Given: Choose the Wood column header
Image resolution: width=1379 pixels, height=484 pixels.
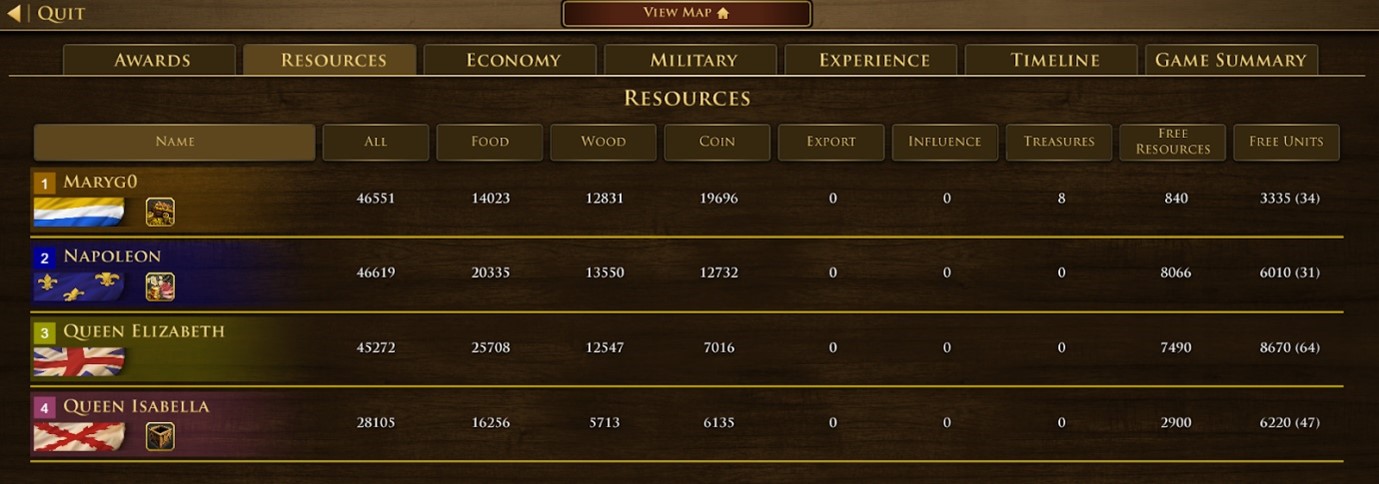Looking at the screenshot, I should point(603,142).
